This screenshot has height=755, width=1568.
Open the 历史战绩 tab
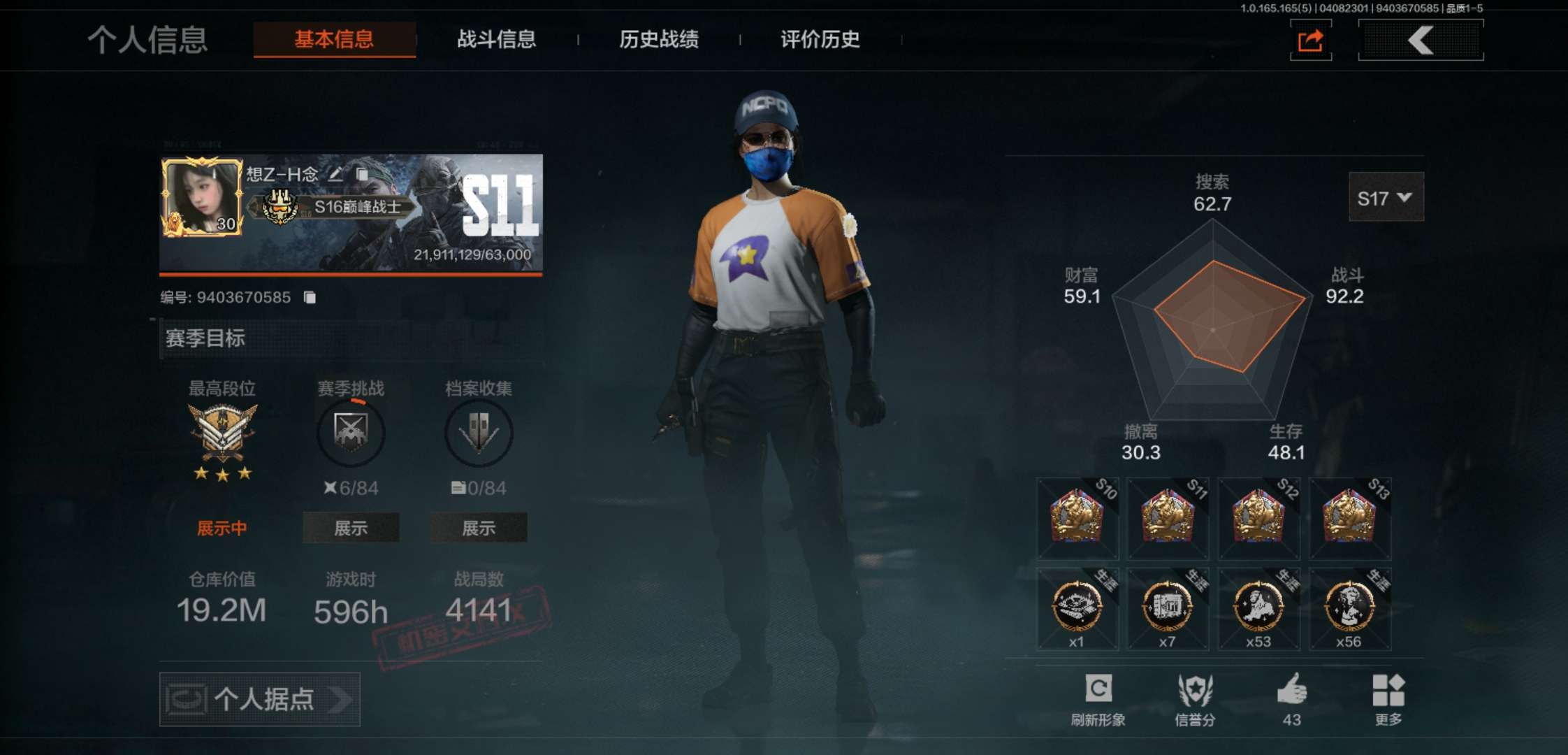click(660, 41)
